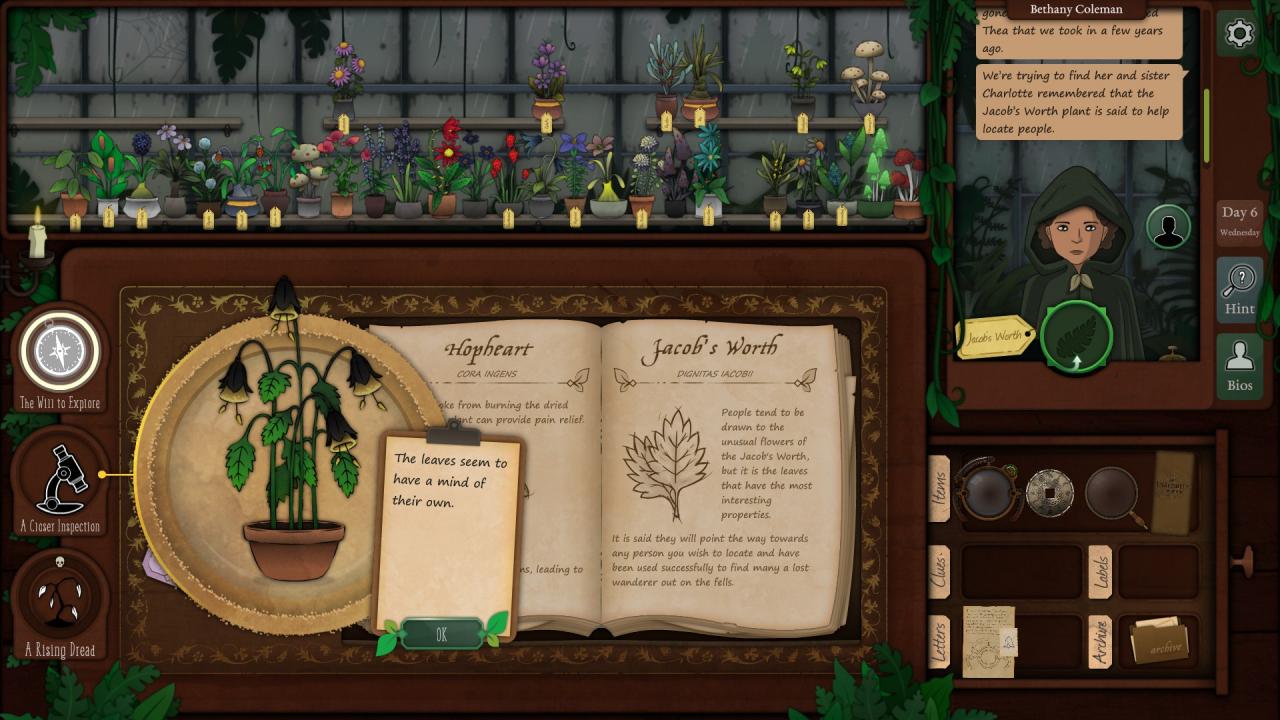Select the Letters drawer label
Image resolution: width=1280 pixels, height=720 pixels.
(939, 640)
